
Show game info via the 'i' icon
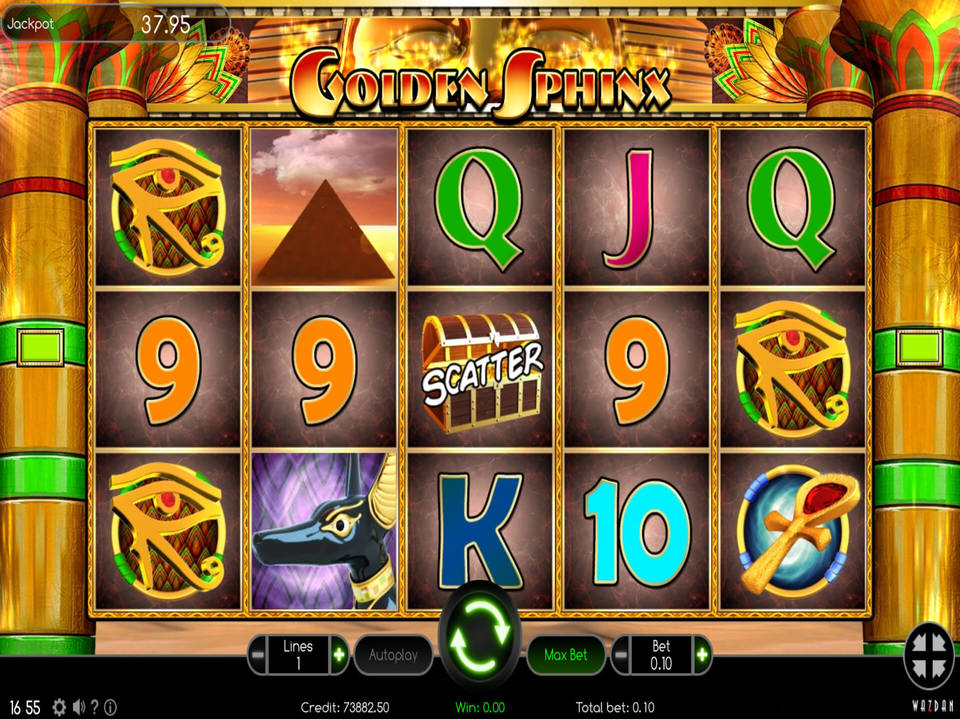coord(110,708)
